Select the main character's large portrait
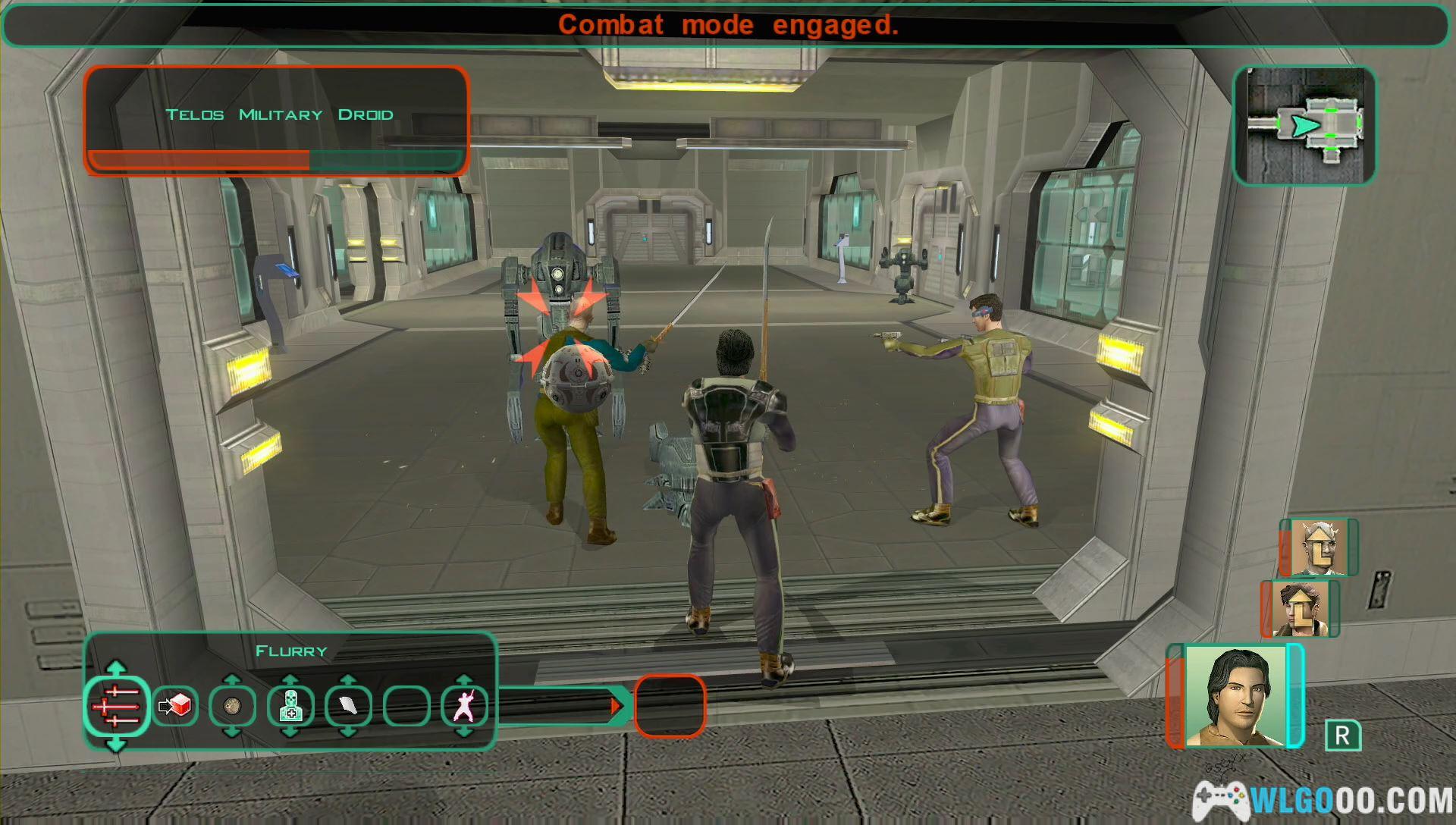Viewport: 1456px width, 825px height. point(1235,696)
